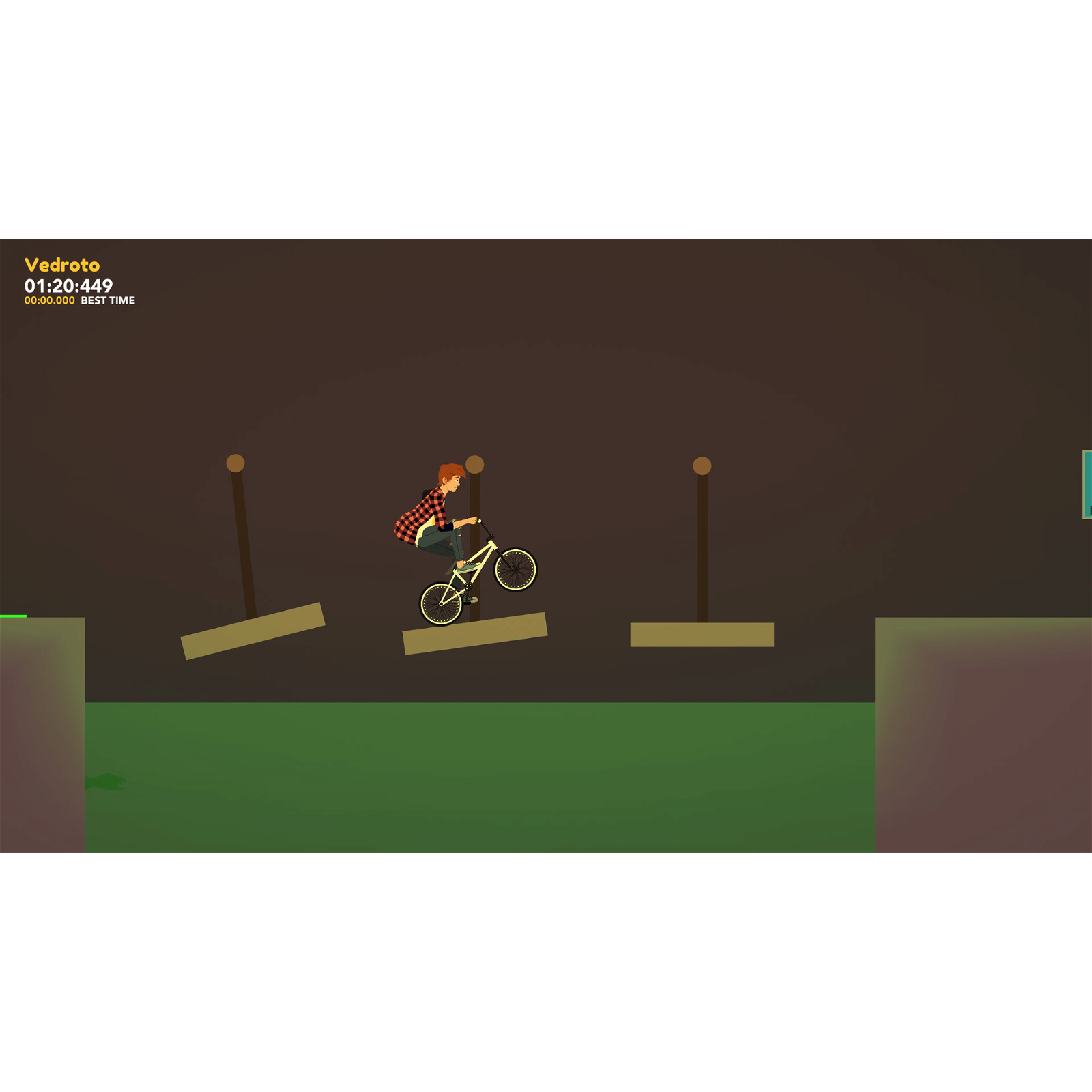Click the 01:20:449 timer display
1092x1092 pixels.
(x=68, y=285)
